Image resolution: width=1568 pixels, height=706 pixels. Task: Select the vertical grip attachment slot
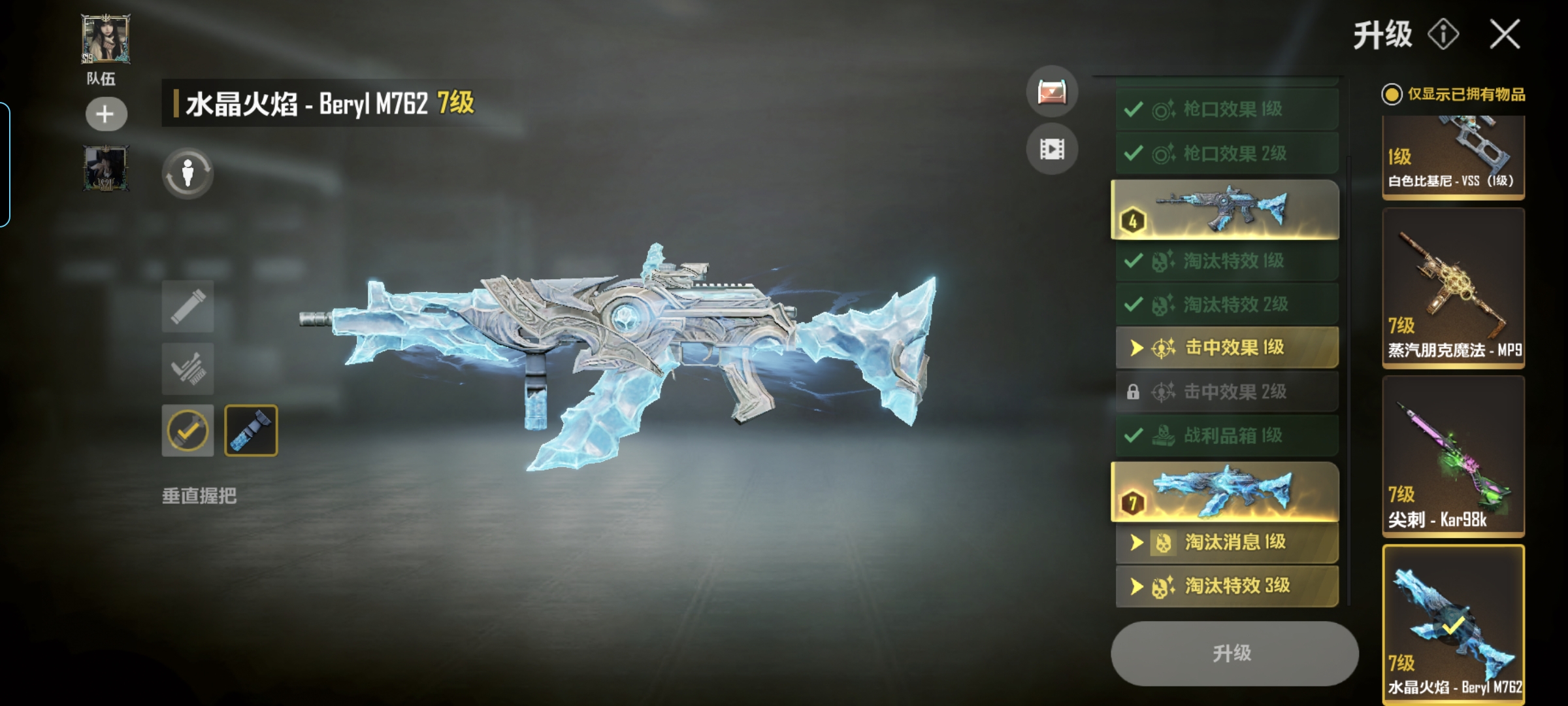[251, 430]
